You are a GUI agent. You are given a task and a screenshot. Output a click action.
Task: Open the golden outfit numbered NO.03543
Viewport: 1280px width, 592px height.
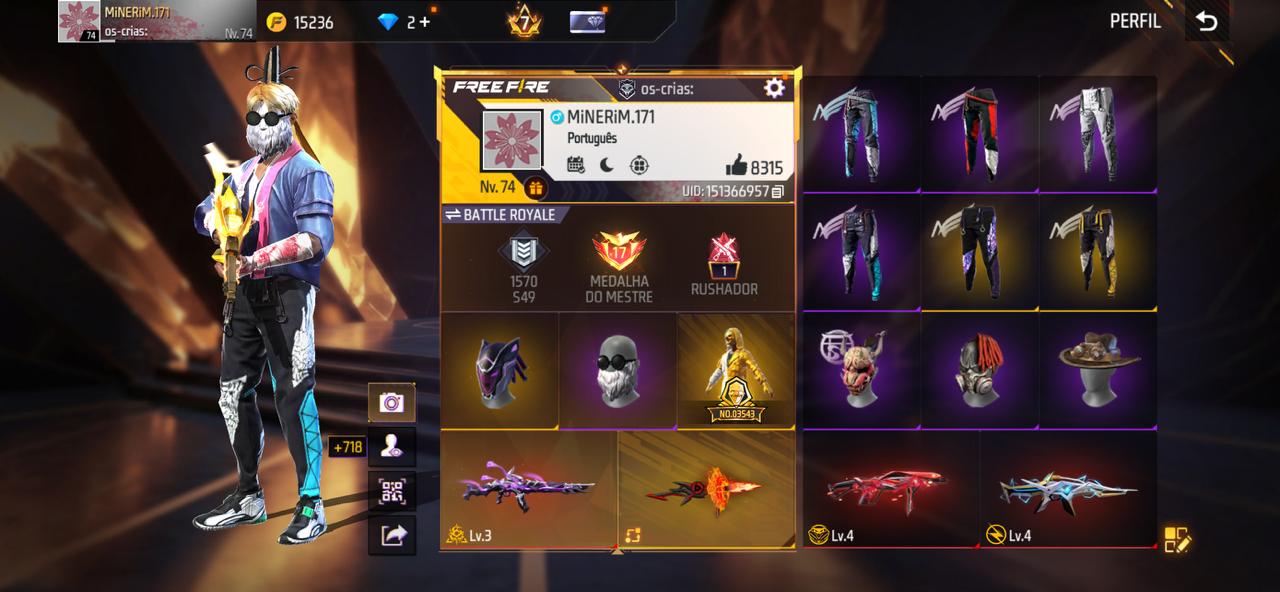point(736,372)
